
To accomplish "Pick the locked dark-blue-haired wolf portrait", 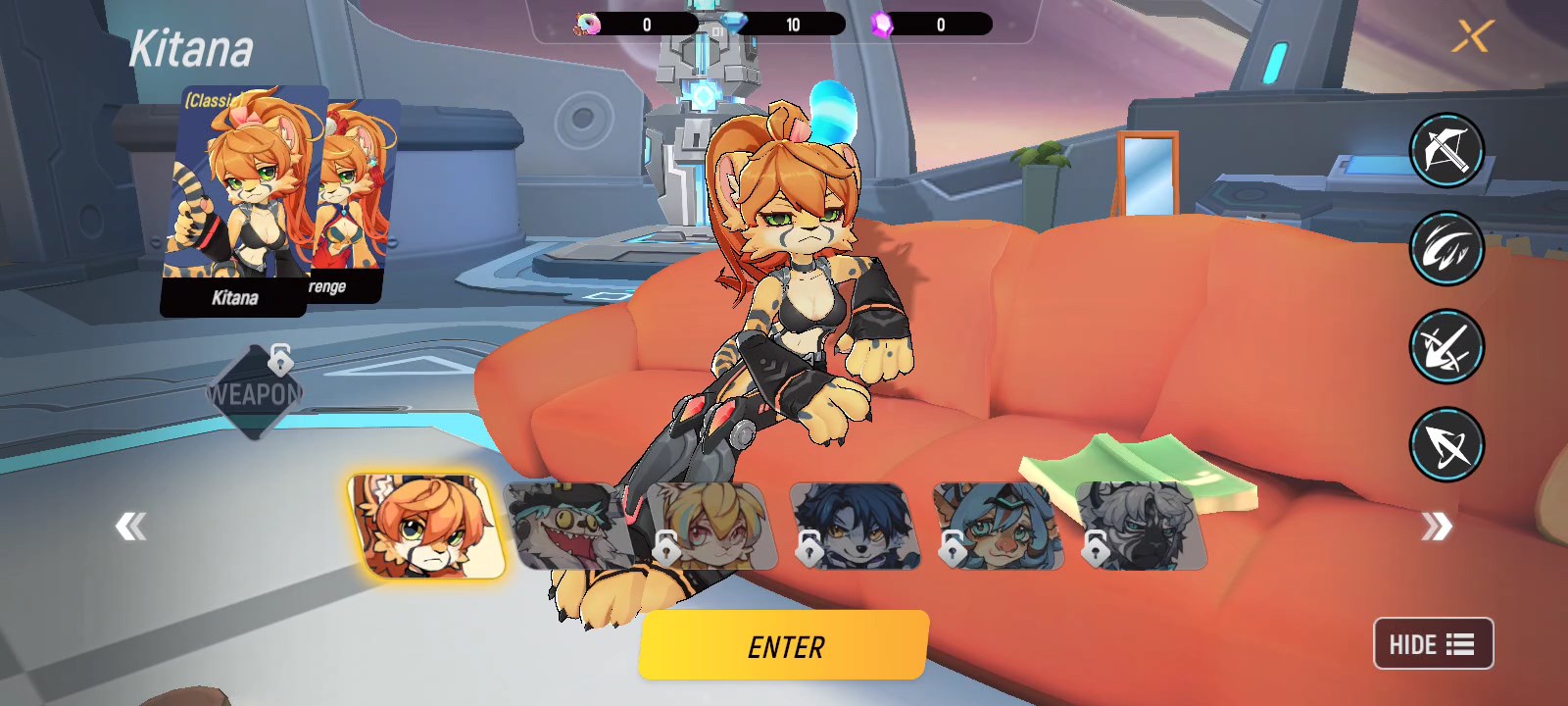I will 855,527.
